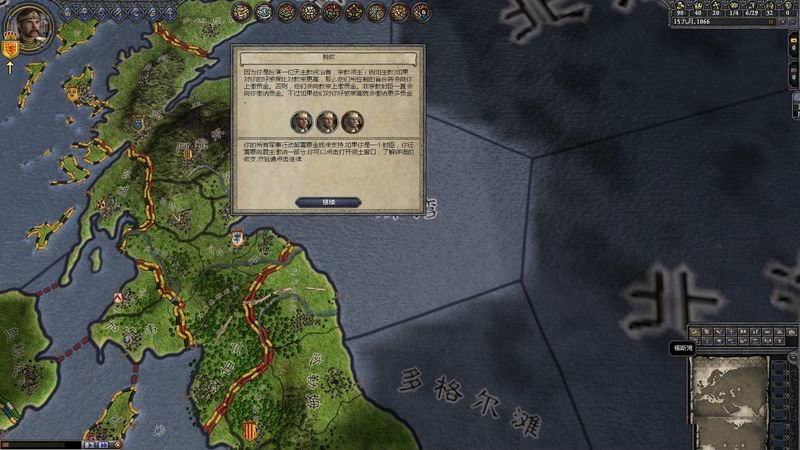Select the first bishop portrait in the dialog
Image resolution: width=800 pixels, height=450 pixels.
302,122
